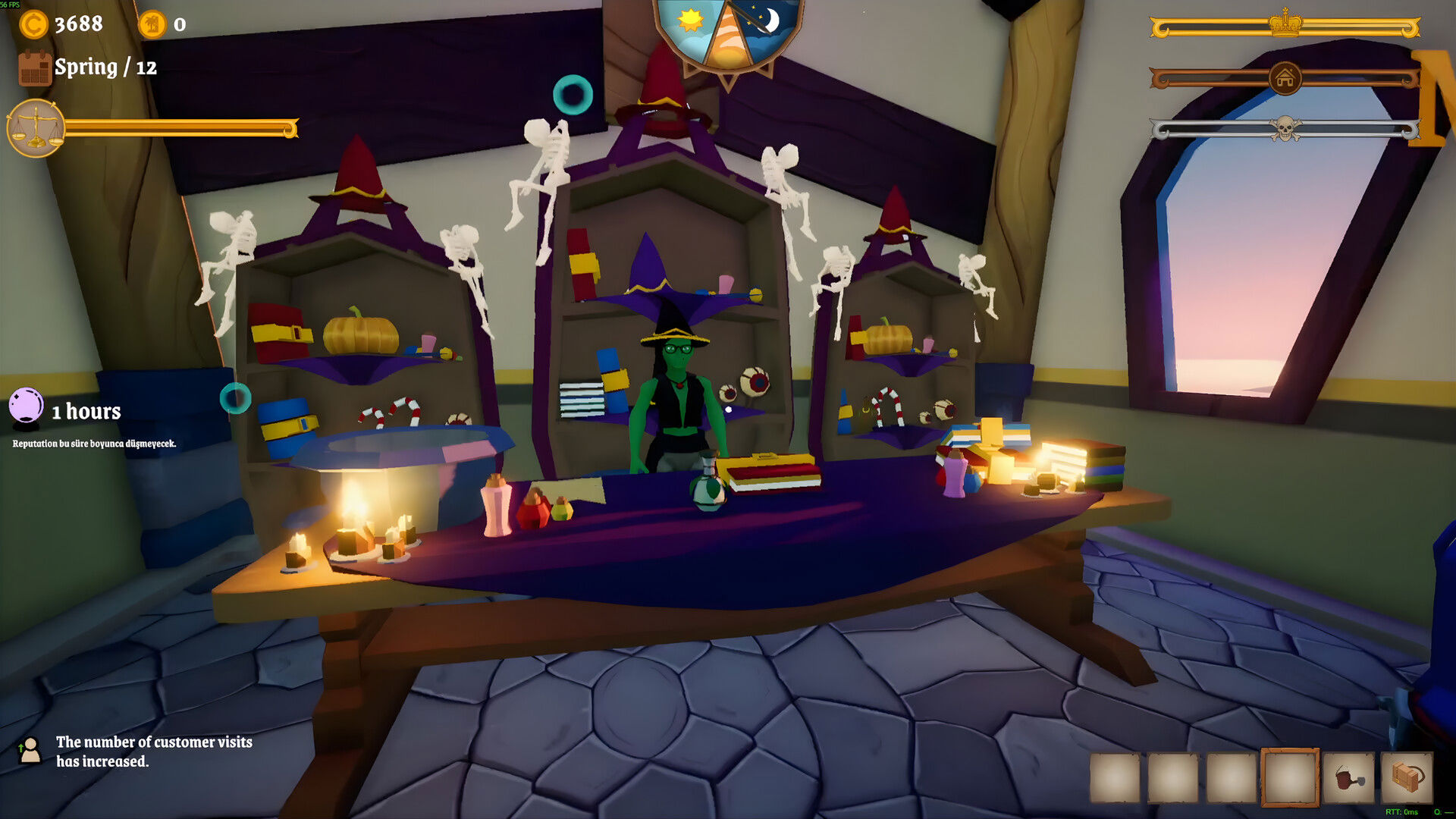Click the house emblem on the bar
This screenshot has height=819, width=1456.
(1285, 78)
